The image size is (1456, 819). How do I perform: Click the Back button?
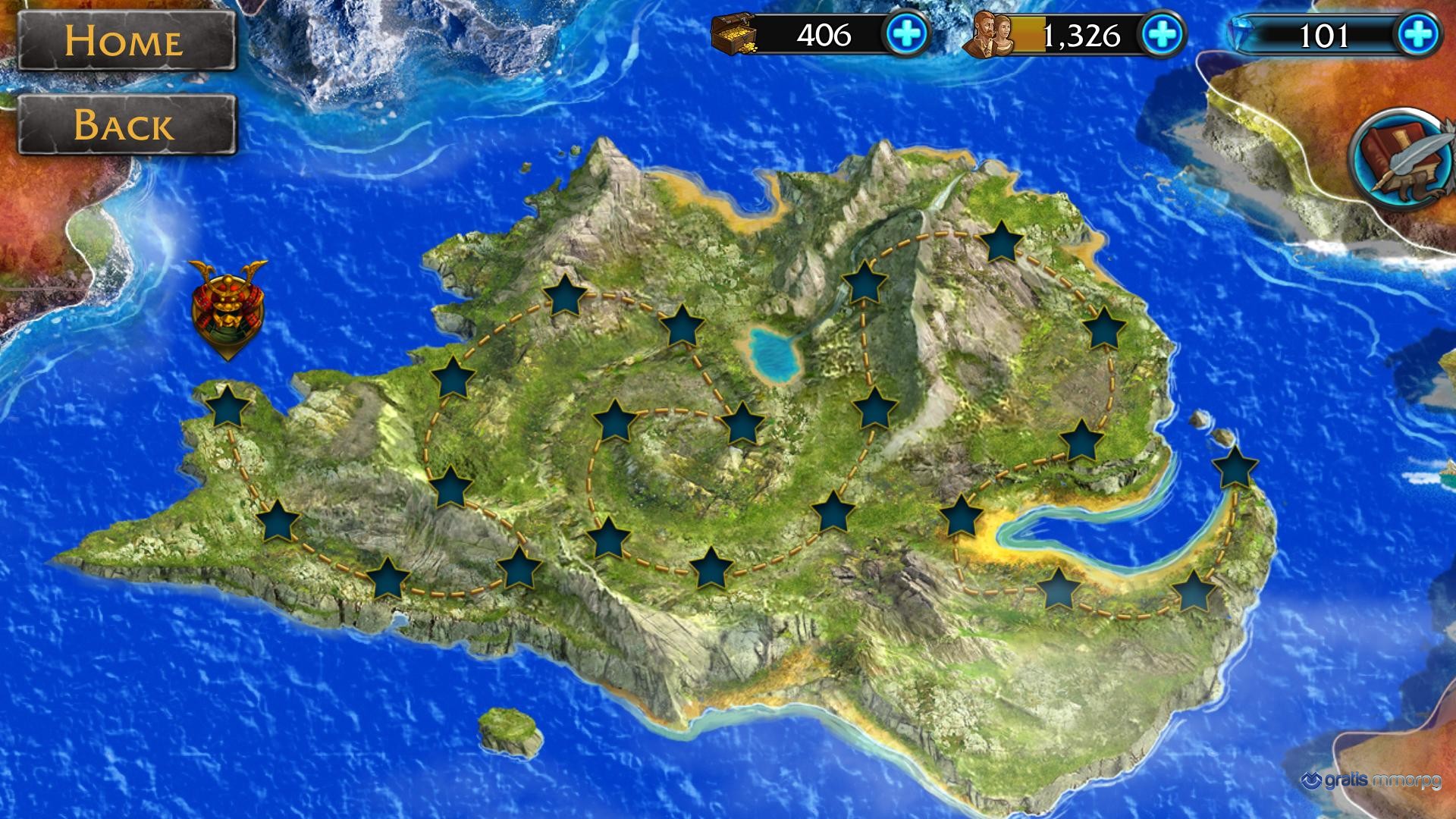tap(126, 125)
